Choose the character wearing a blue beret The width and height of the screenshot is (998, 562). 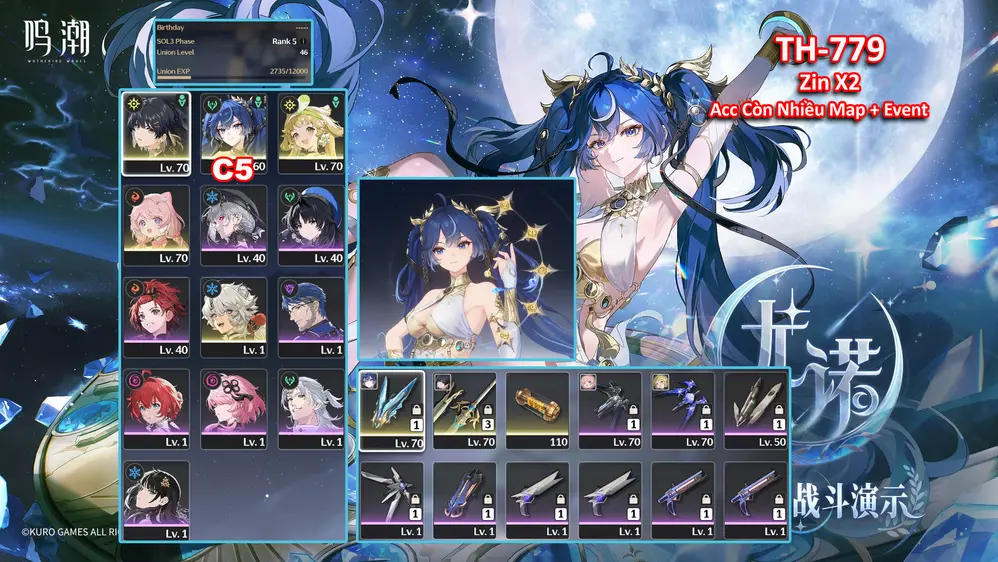click(x=312, y=225)
